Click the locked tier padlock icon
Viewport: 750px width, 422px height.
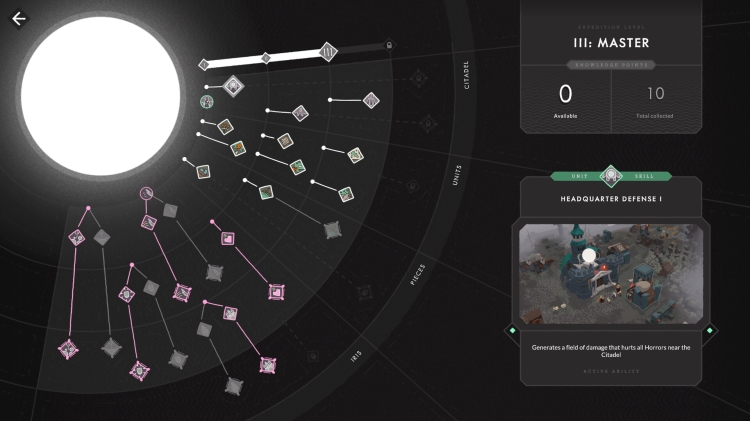[390, 45]
